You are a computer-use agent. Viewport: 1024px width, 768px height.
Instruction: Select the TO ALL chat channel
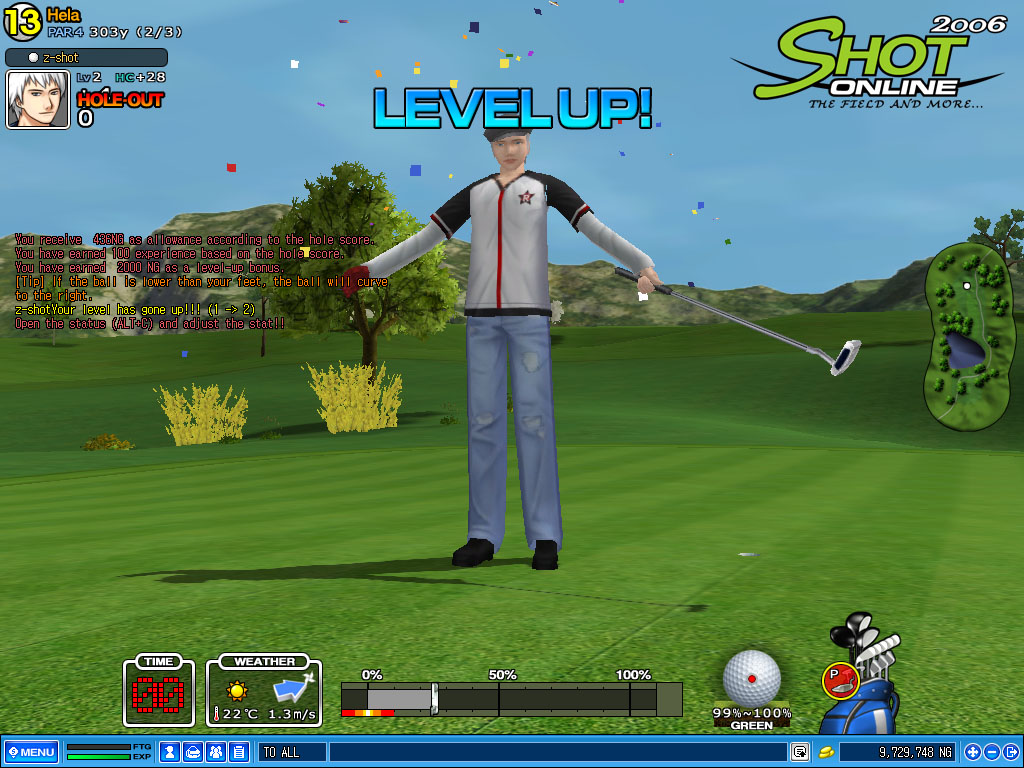[292, 751]
